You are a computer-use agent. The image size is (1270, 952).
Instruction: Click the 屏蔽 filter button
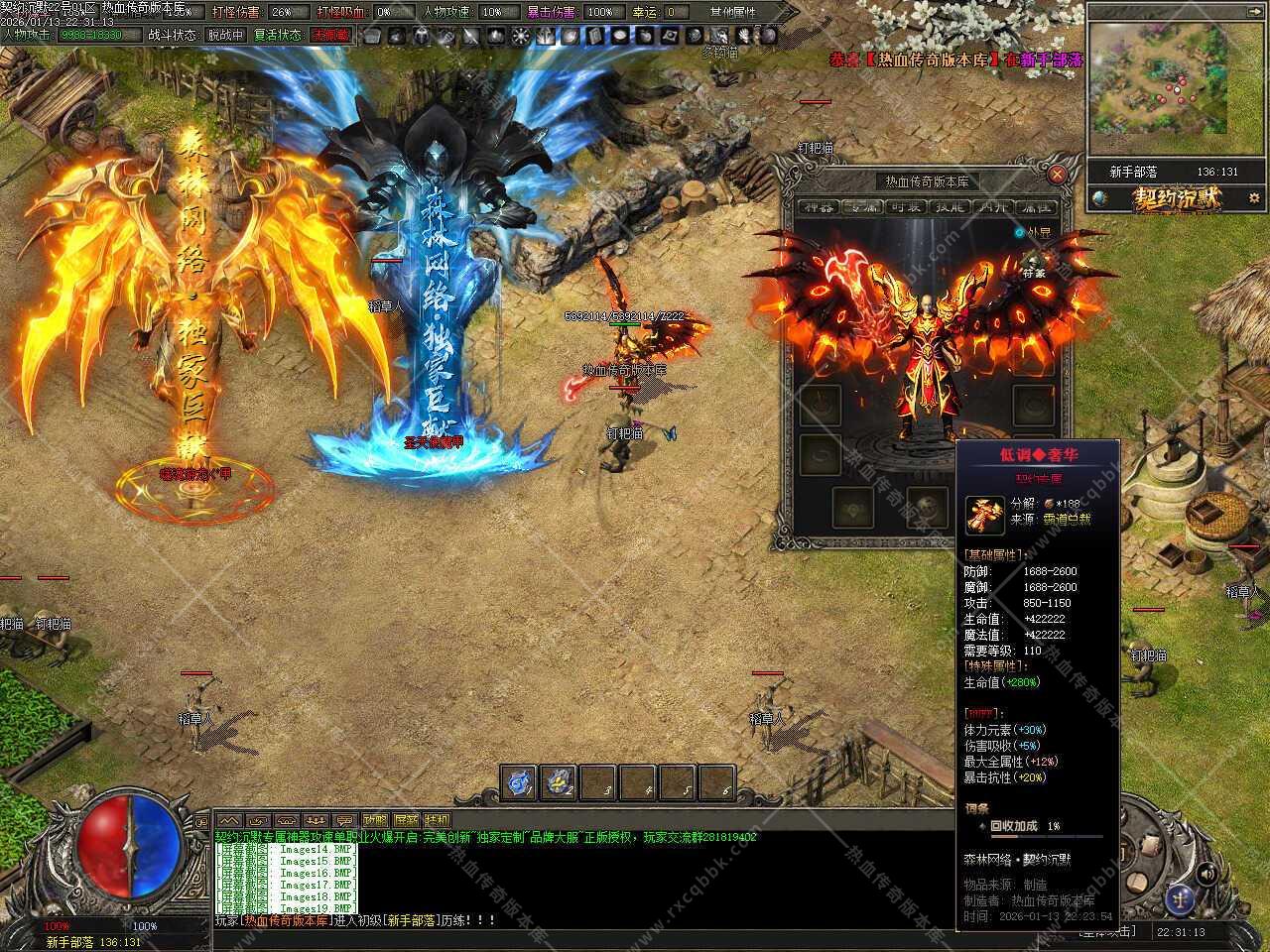(406, 821)
